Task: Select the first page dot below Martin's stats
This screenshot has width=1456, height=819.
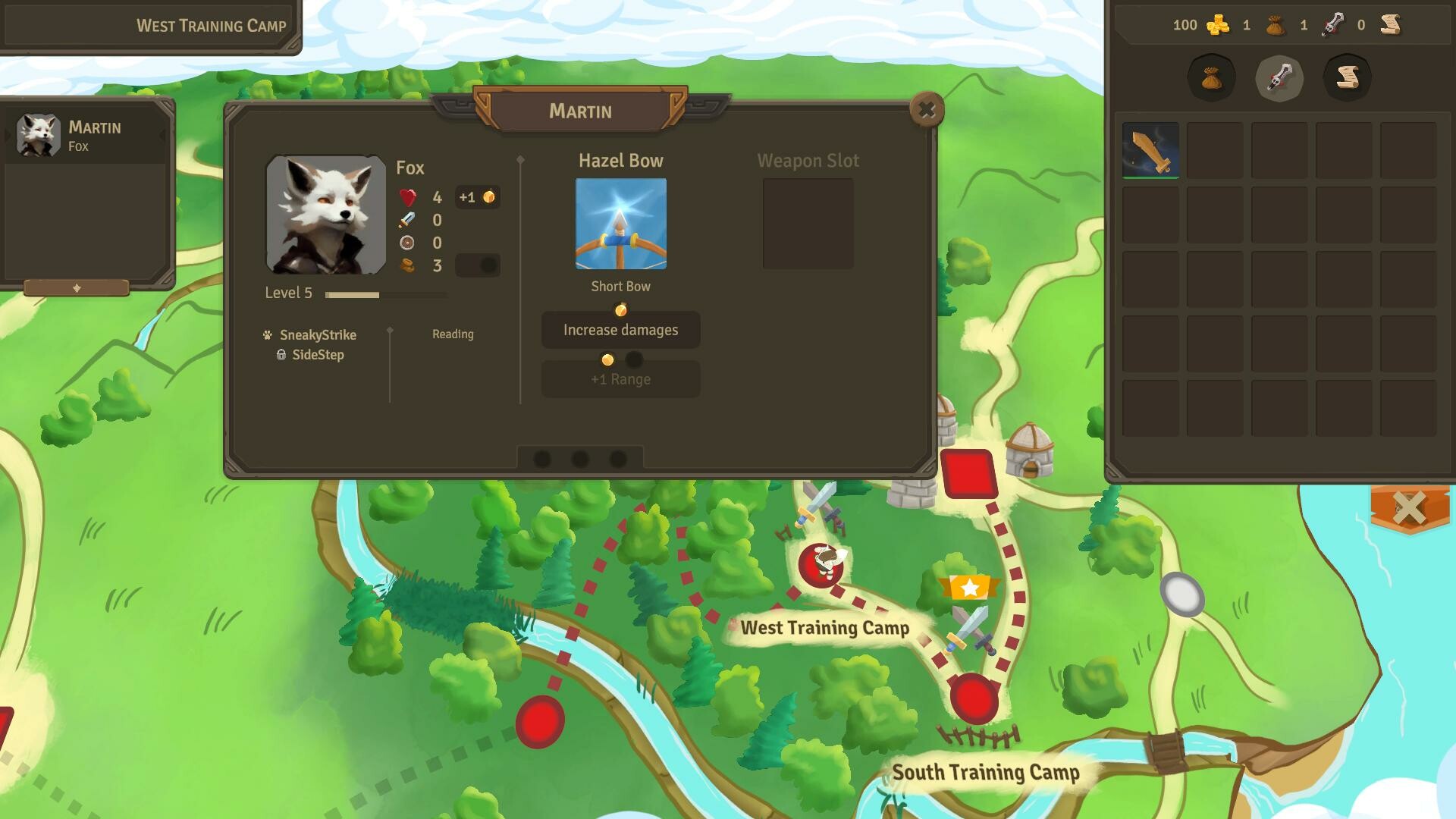Action: click(542, 458)
